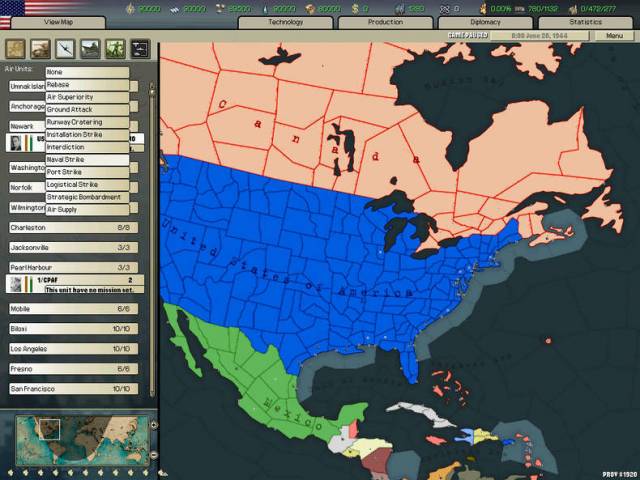Choose the Air Superiority mission
This screenshot has width=640, height=480.
click(x=87, y=97)
